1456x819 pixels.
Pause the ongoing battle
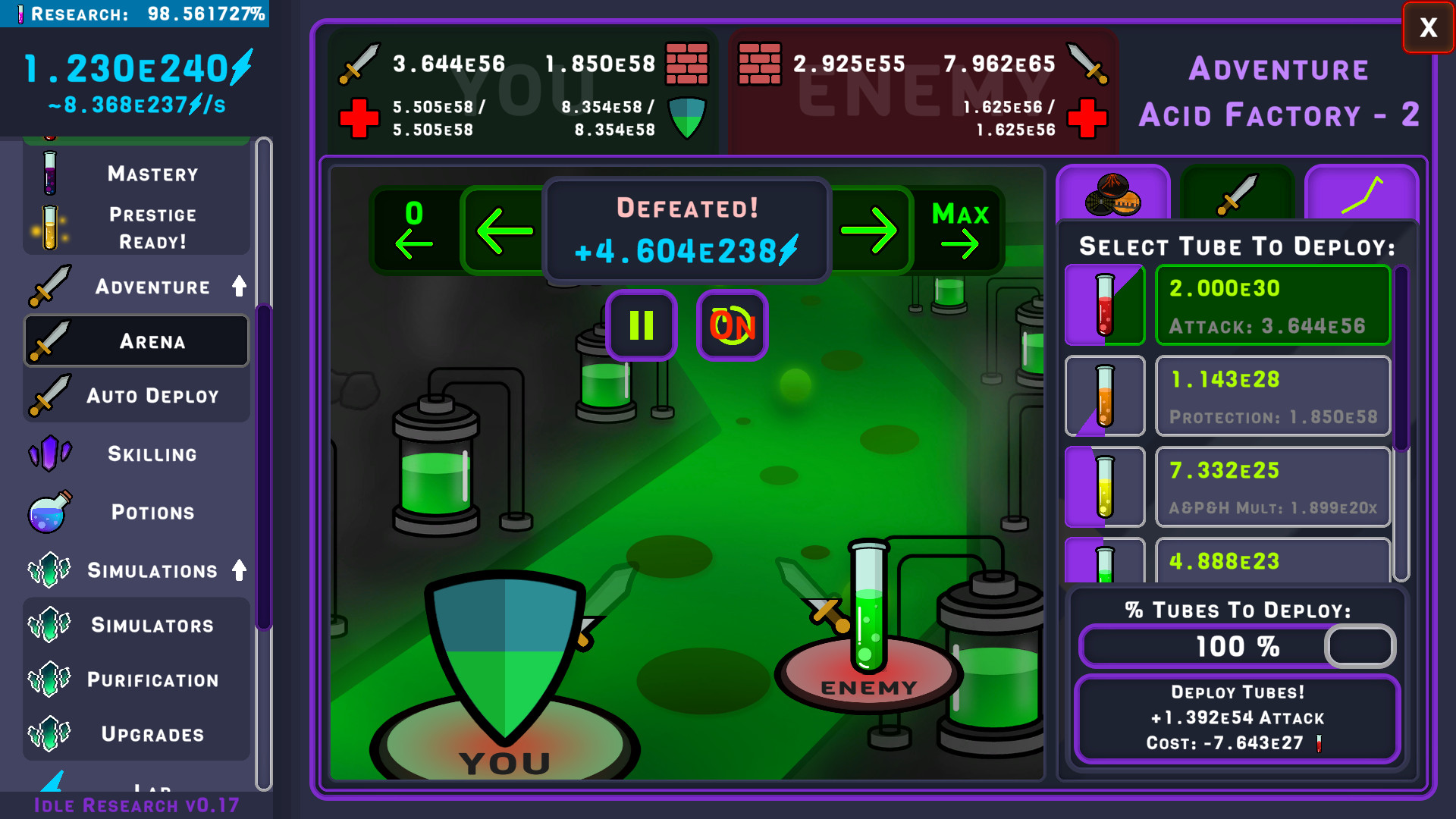coord(641,326)
